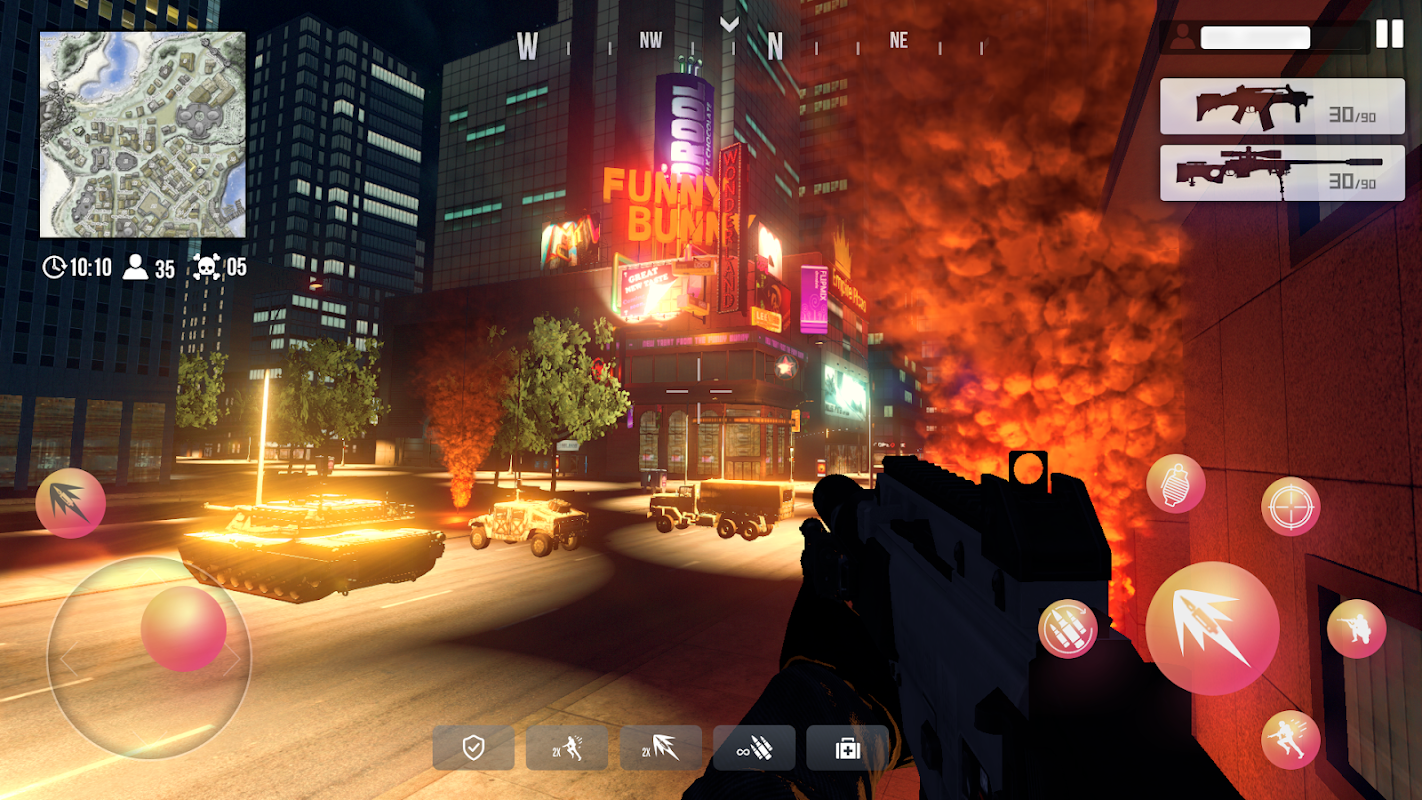
Task: Toggle the crosshair aim button
Action: (x=1290, y=507)
